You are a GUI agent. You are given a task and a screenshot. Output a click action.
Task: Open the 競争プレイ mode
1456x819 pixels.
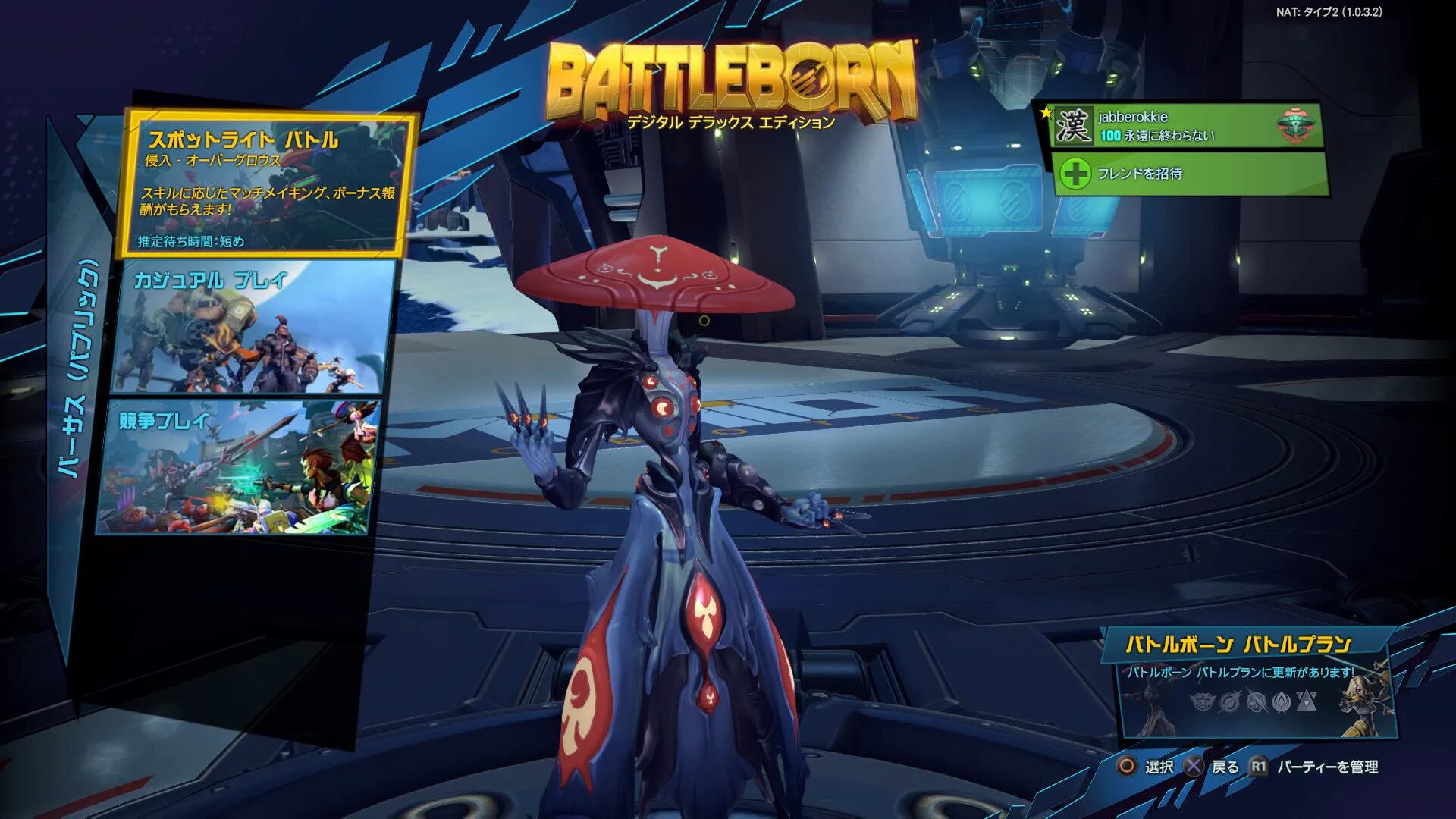239,468
